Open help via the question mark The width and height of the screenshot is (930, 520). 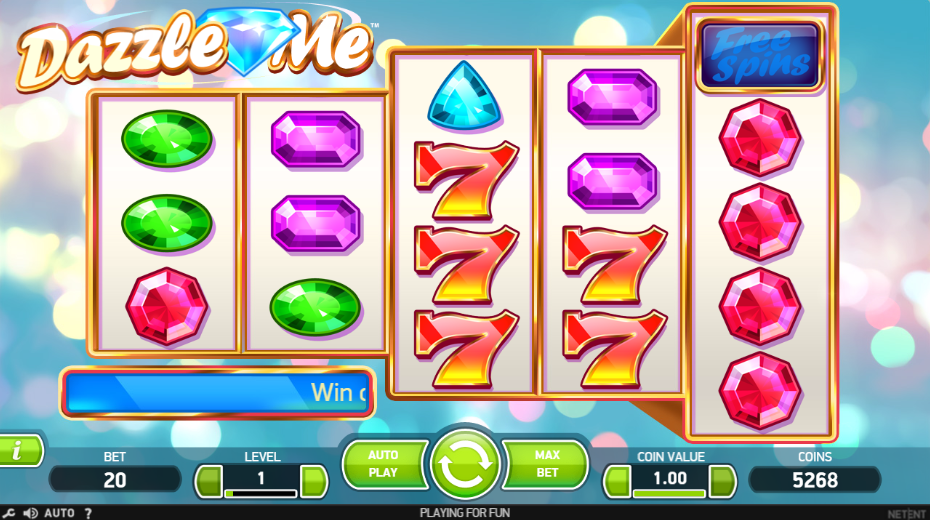pos(88,513)
